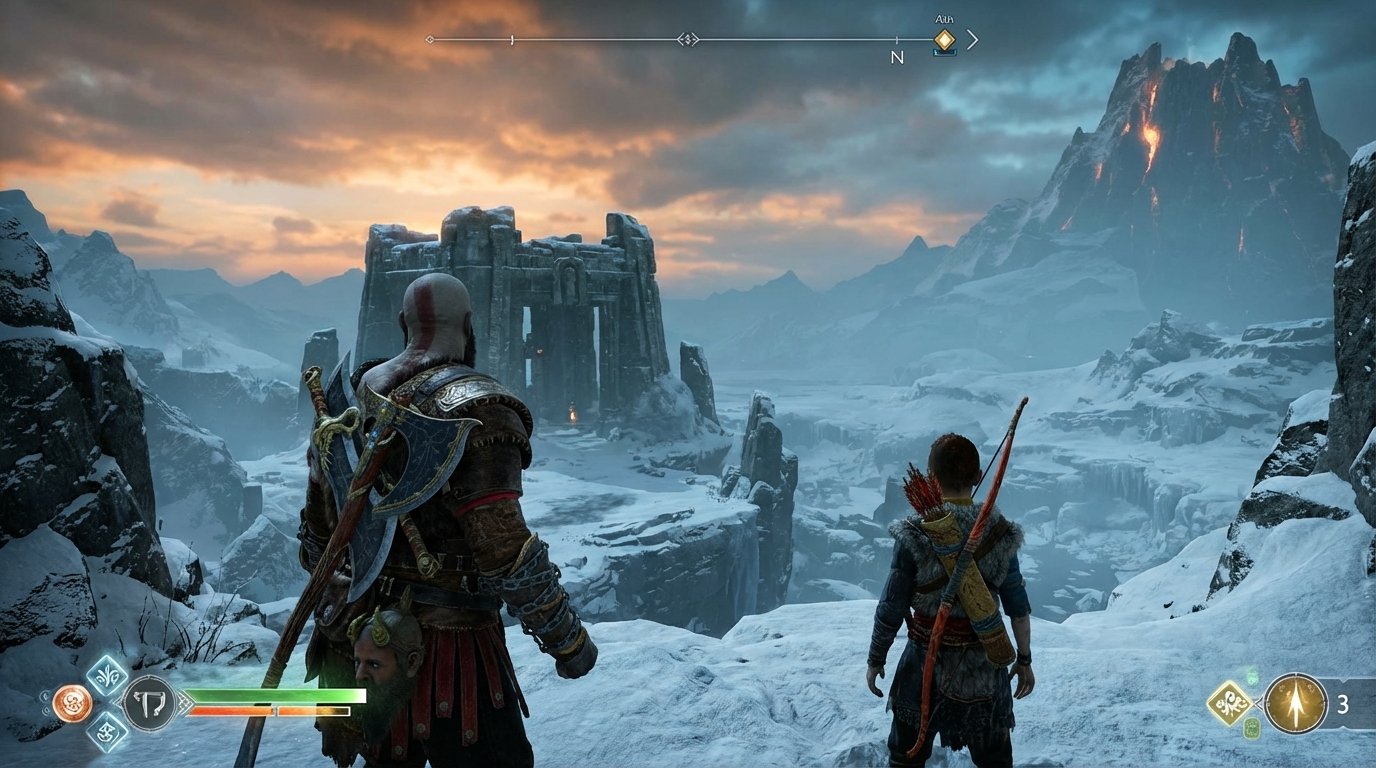
Task: Click the gold quest marker on the compass
Action: (x=945, y=40)
